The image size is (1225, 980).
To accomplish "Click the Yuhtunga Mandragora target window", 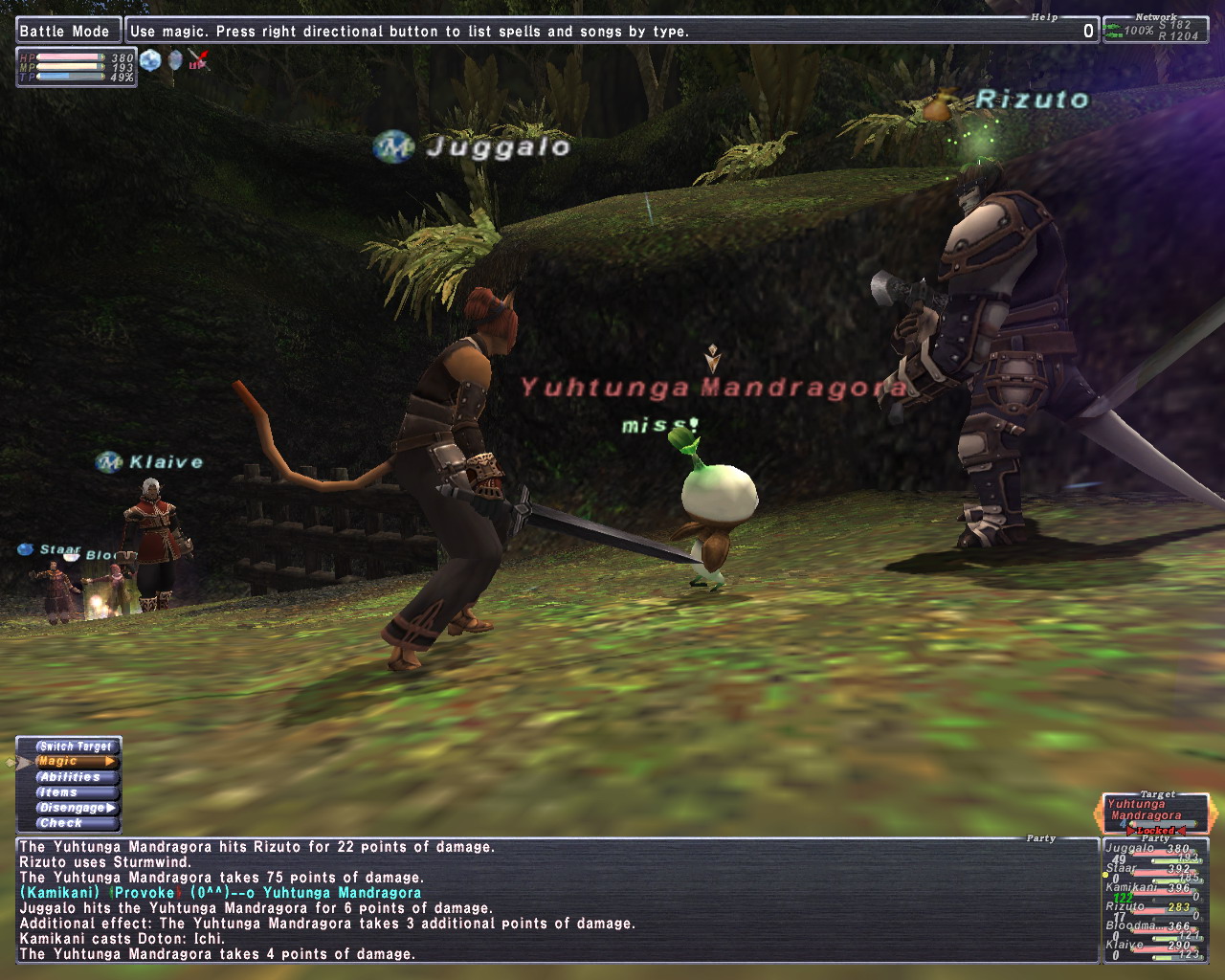I will tap(1154, 813).
